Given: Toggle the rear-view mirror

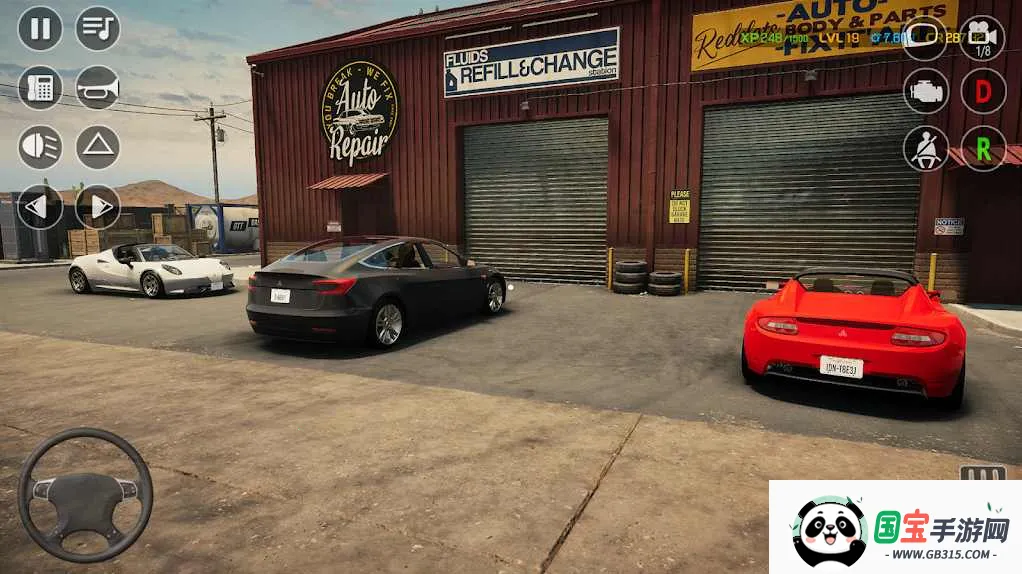Looking at the screenshot, I should (x=925, y=38).
